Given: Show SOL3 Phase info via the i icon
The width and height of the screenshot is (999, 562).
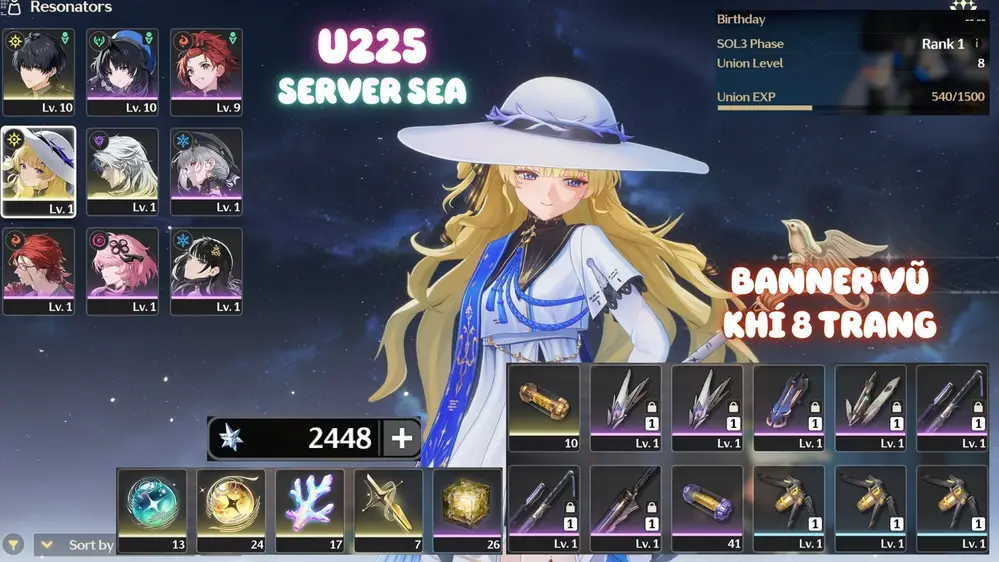Looking at the screenshot, I should (x=977, y=44).
